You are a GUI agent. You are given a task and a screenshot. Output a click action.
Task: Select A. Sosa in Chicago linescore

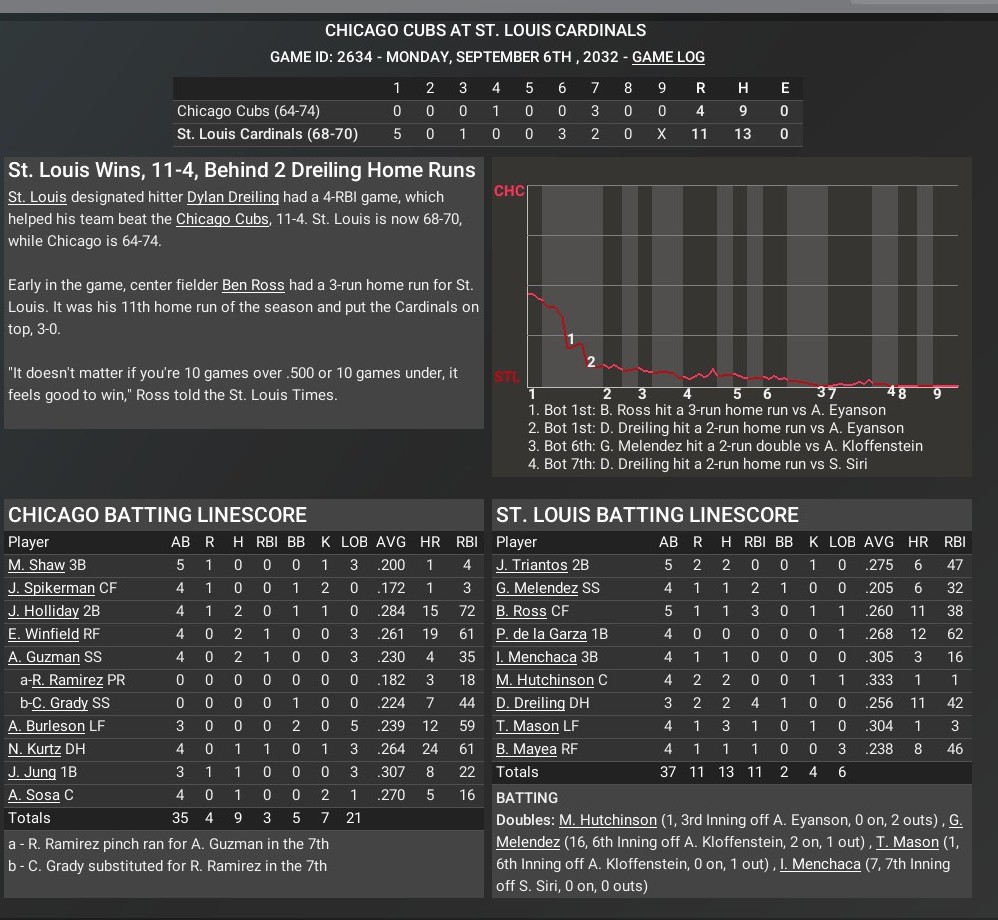point(33,795)
